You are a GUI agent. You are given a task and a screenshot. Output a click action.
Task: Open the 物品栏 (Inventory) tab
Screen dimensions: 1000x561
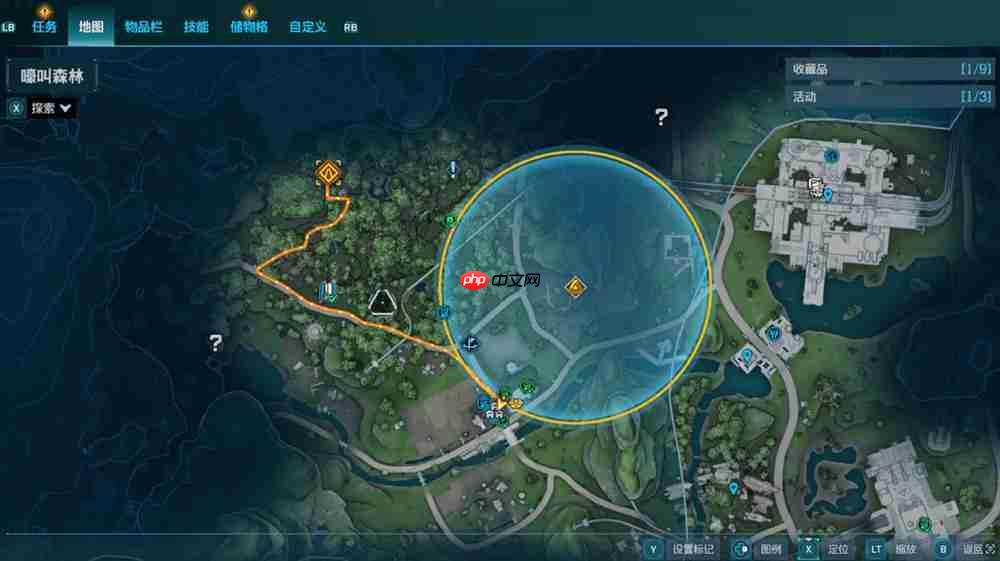143,27
